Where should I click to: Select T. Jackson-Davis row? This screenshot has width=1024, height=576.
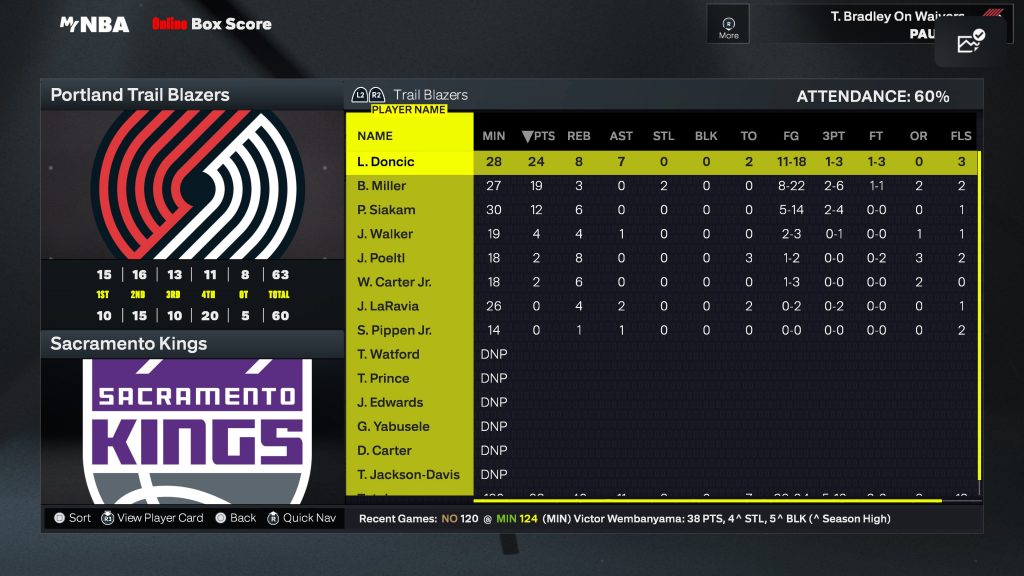408,474
